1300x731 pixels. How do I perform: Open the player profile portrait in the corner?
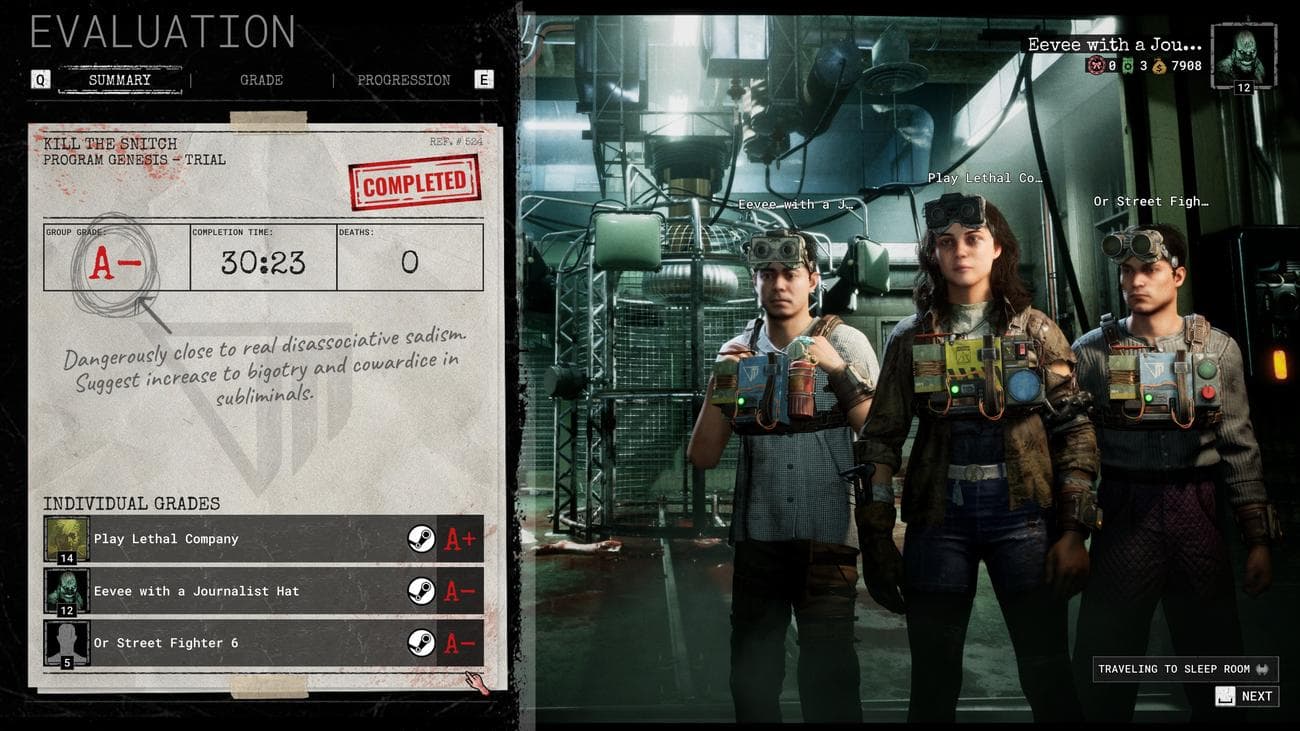point(1244,57)
